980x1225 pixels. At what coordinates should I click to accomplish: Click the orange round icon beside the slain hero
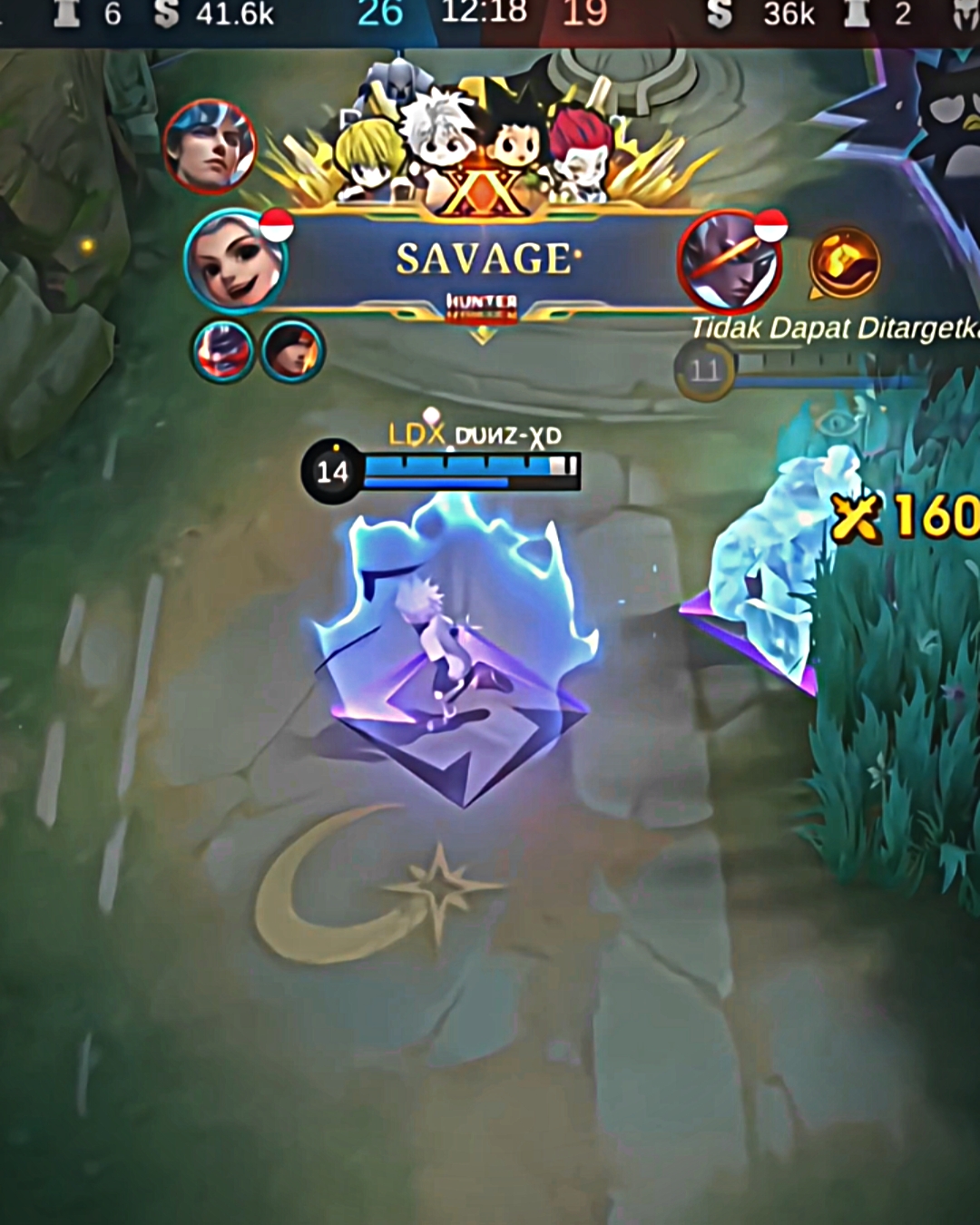click(845, 263)
